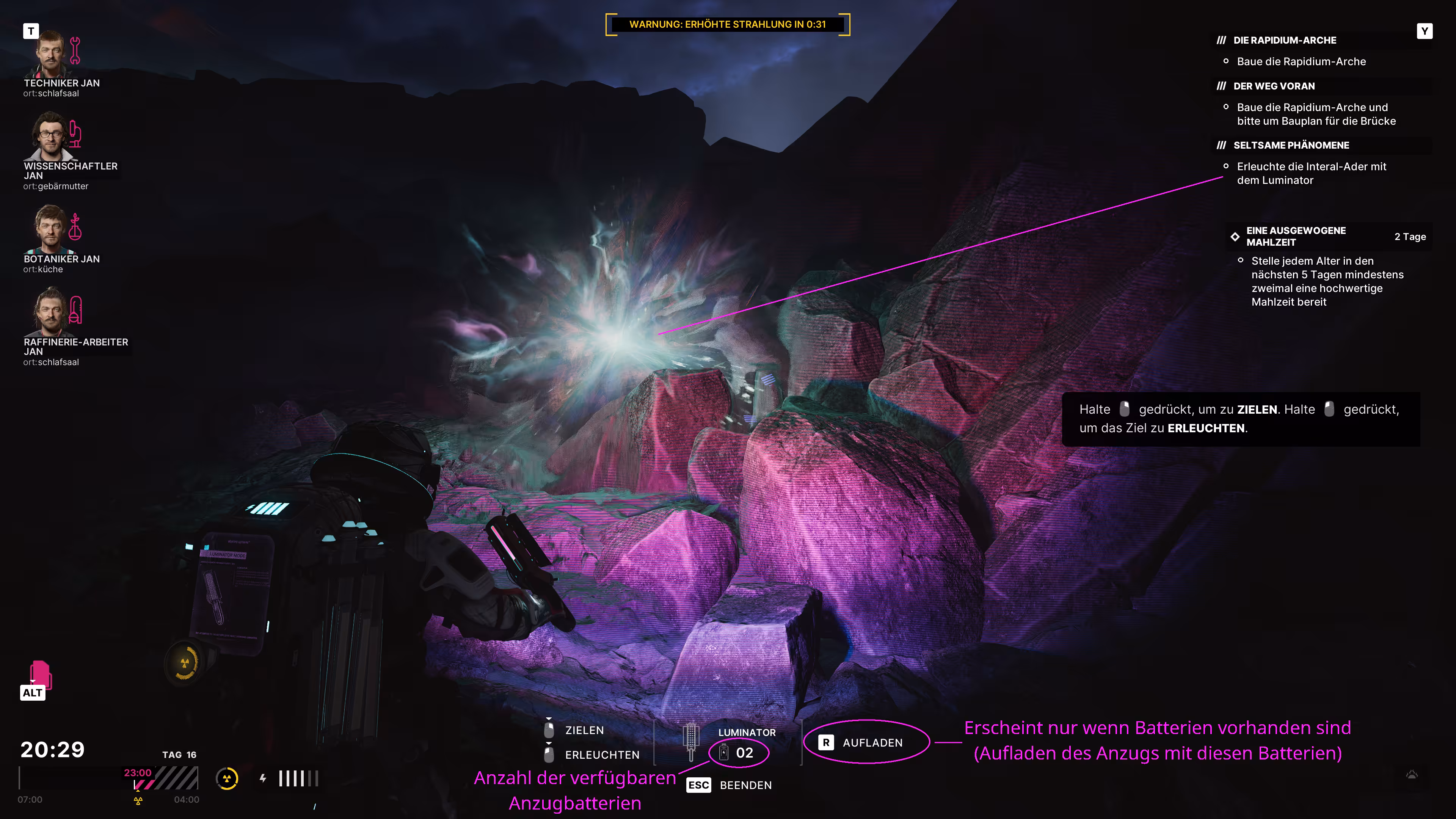This screenshot has height=819, width=1456.
Task: Click the yellow radiation indicator icon
Action: (227, 779)
